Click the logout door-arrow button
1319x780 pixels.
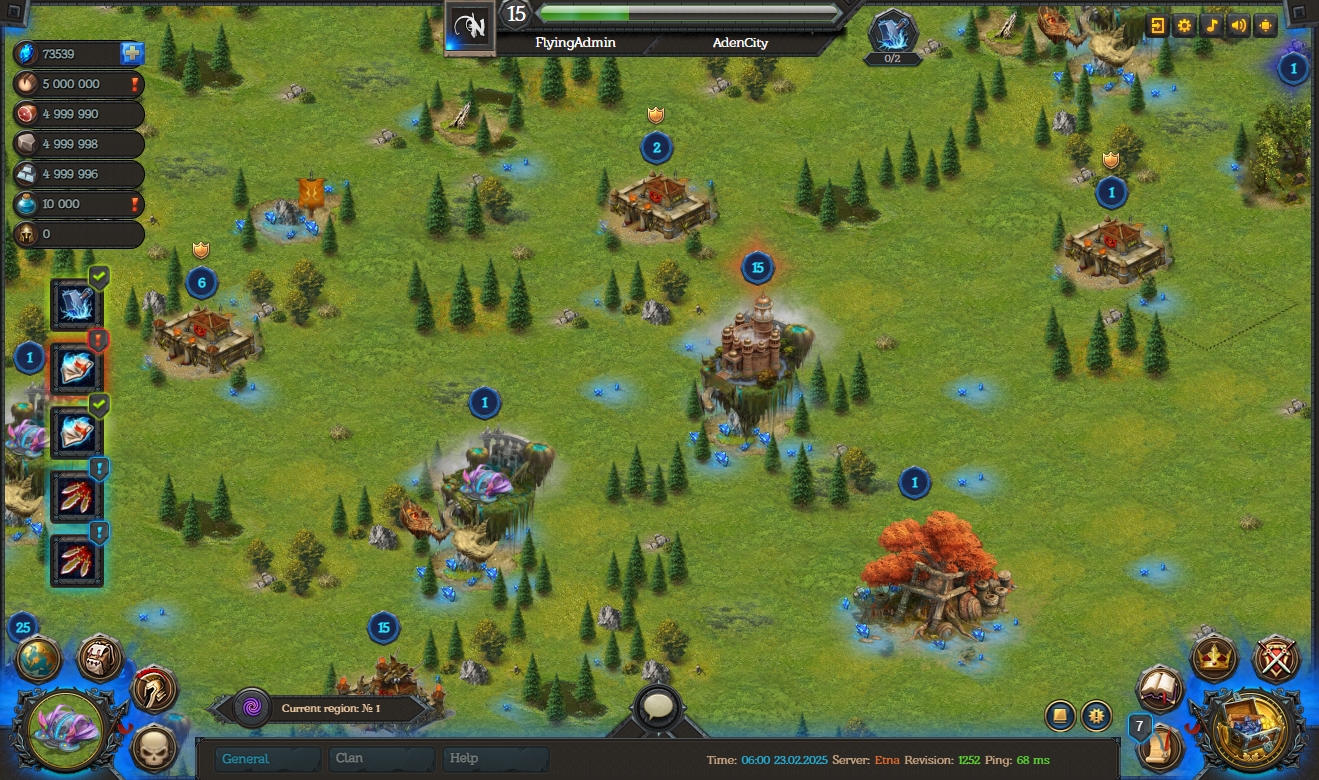(1158, 26)
